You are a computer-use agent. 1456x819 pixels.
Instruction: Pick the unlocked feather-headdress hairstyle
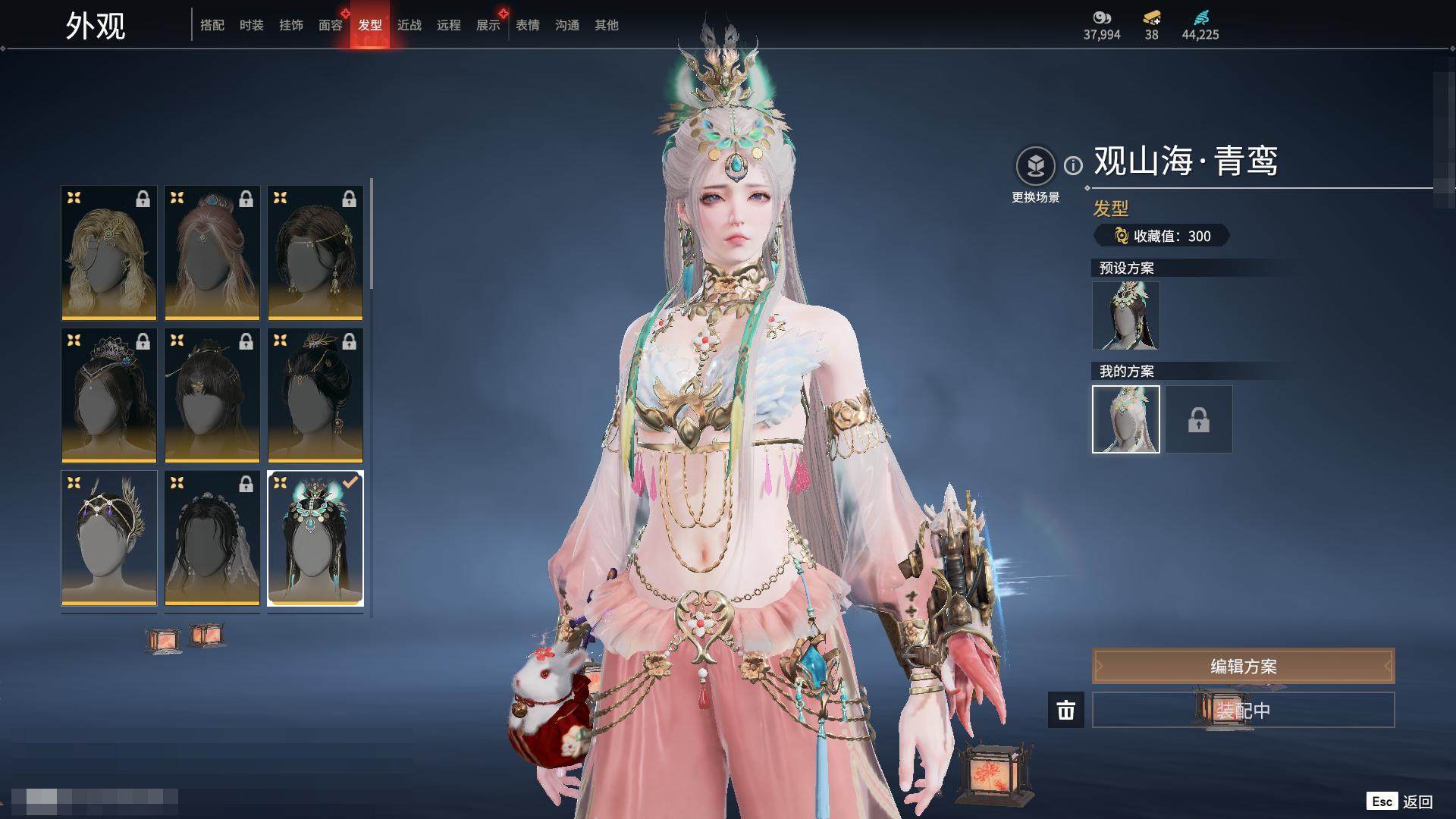[109, 538]
